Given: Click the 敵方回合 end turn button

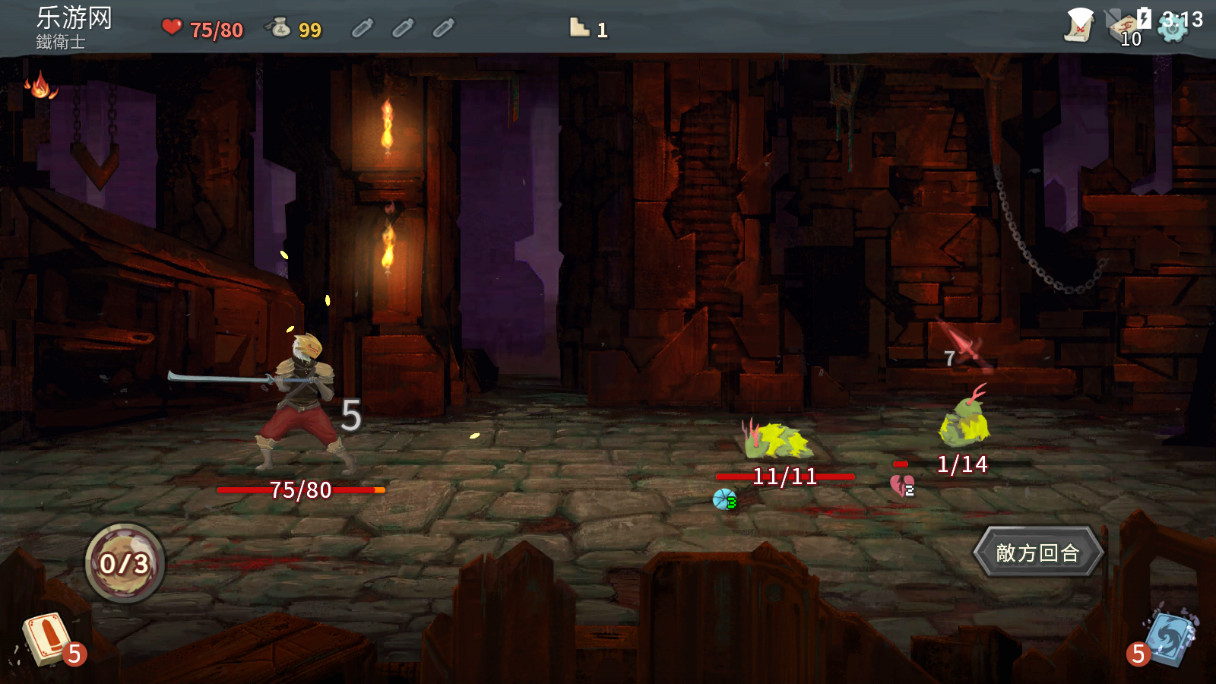Looking at the screenshot, I should pos(1038,552).
